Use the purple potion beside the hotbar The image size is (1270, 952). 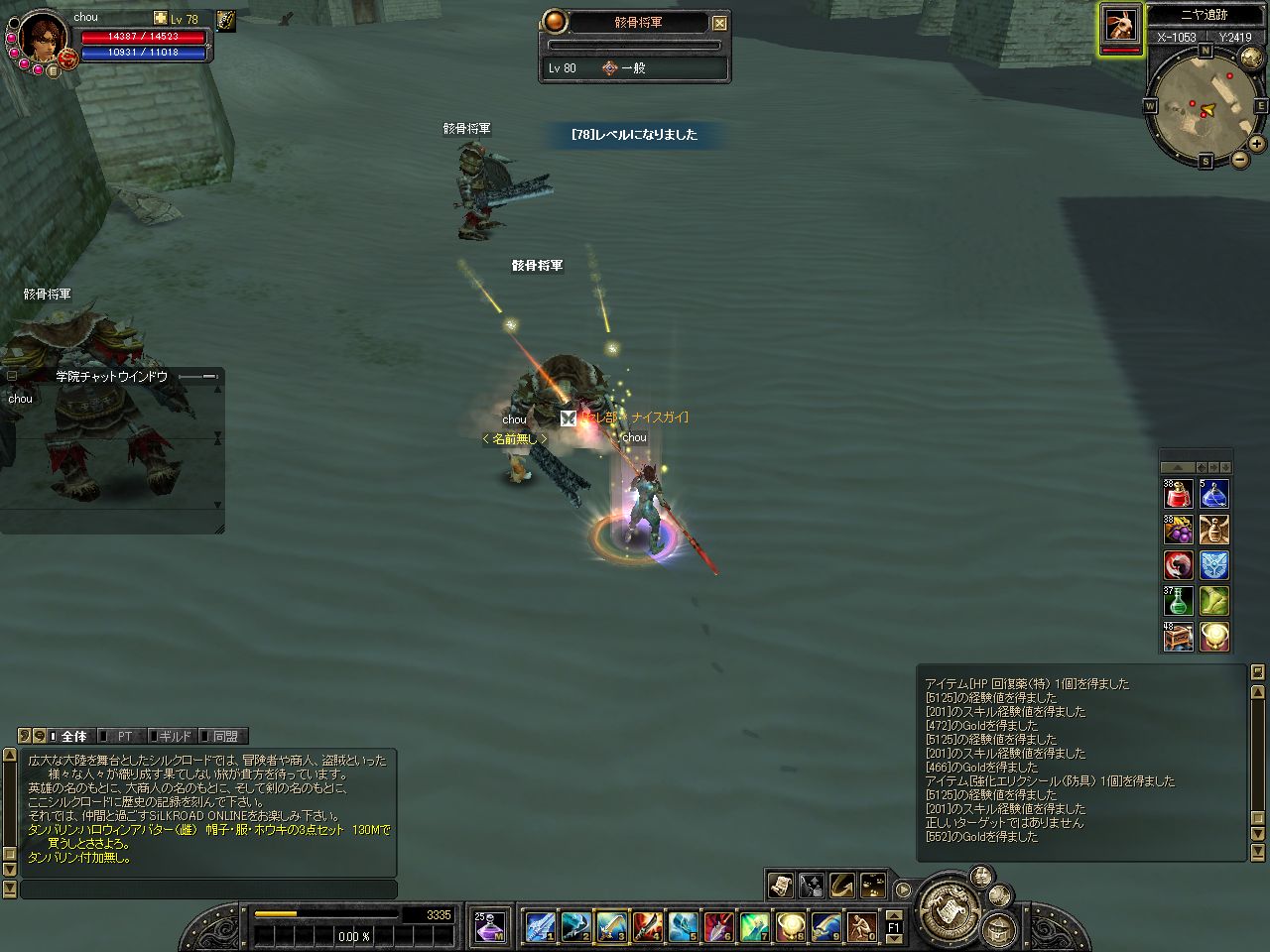pyautogui.click(x=489, y=926)
